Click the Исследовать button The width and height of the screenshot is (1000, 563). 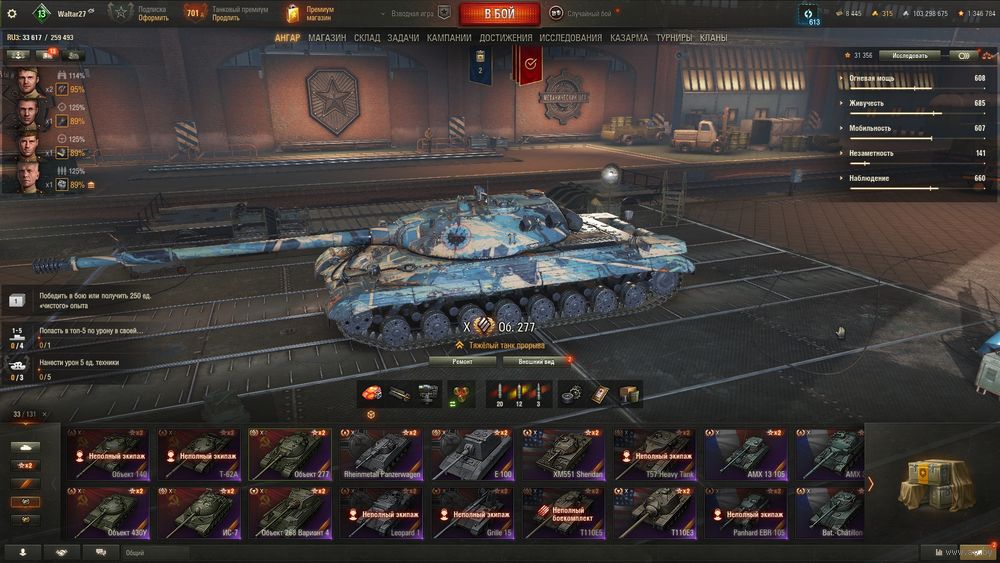910,56
